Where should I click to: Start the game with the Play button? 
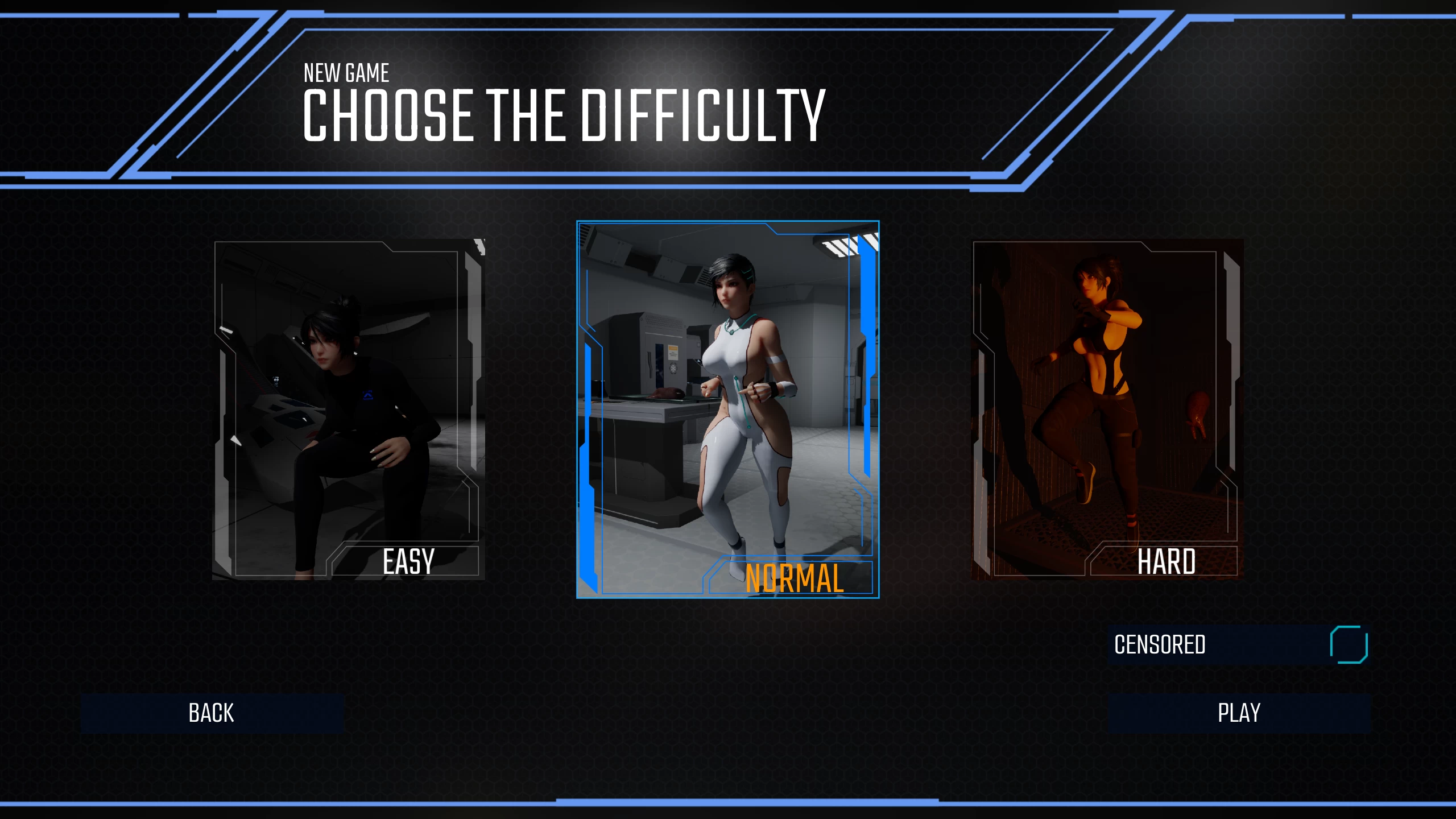point(1239,713)
